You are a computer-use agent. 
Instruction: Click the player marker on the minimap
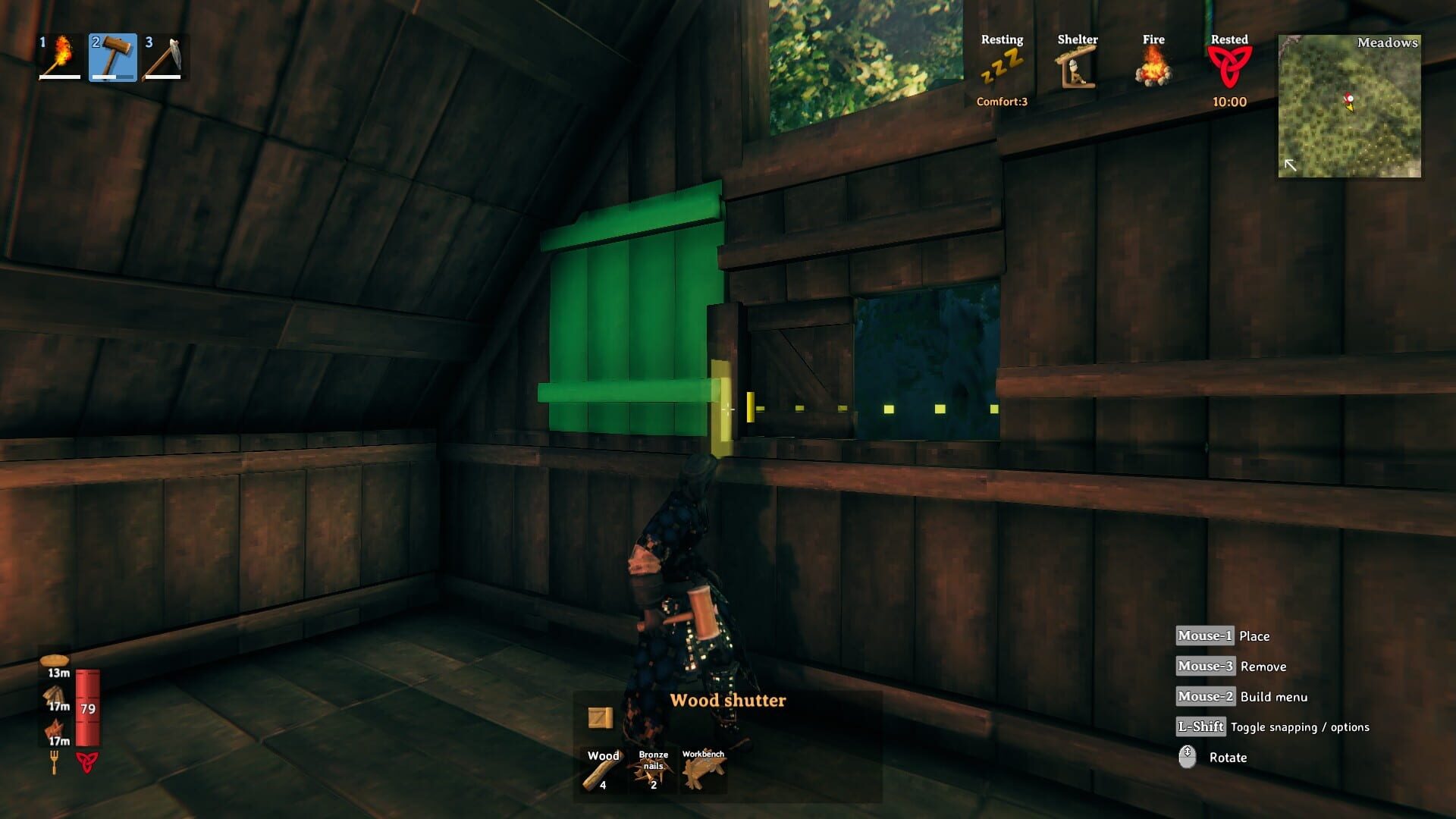[x=1348, y=100]
